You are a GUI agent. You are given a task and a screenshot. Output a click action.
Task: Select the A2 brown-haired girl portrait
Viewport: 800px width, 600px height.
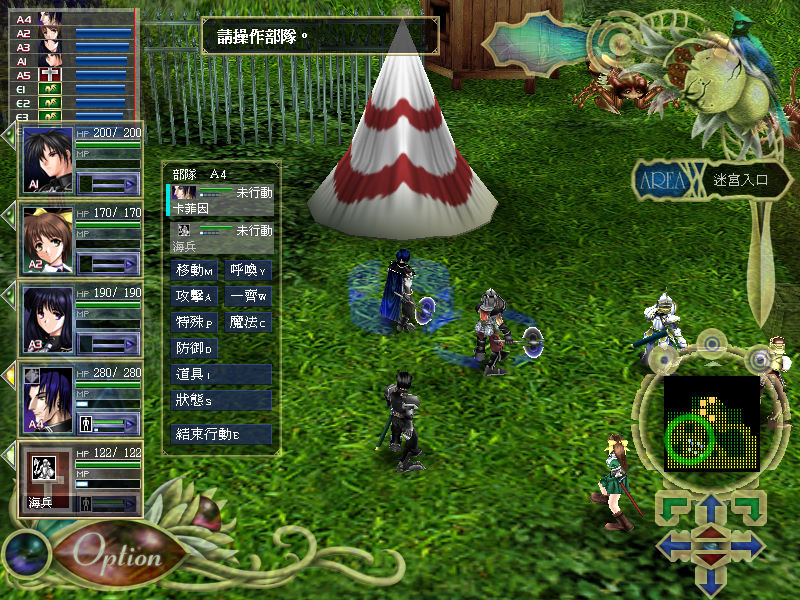(x=46, y=240)
